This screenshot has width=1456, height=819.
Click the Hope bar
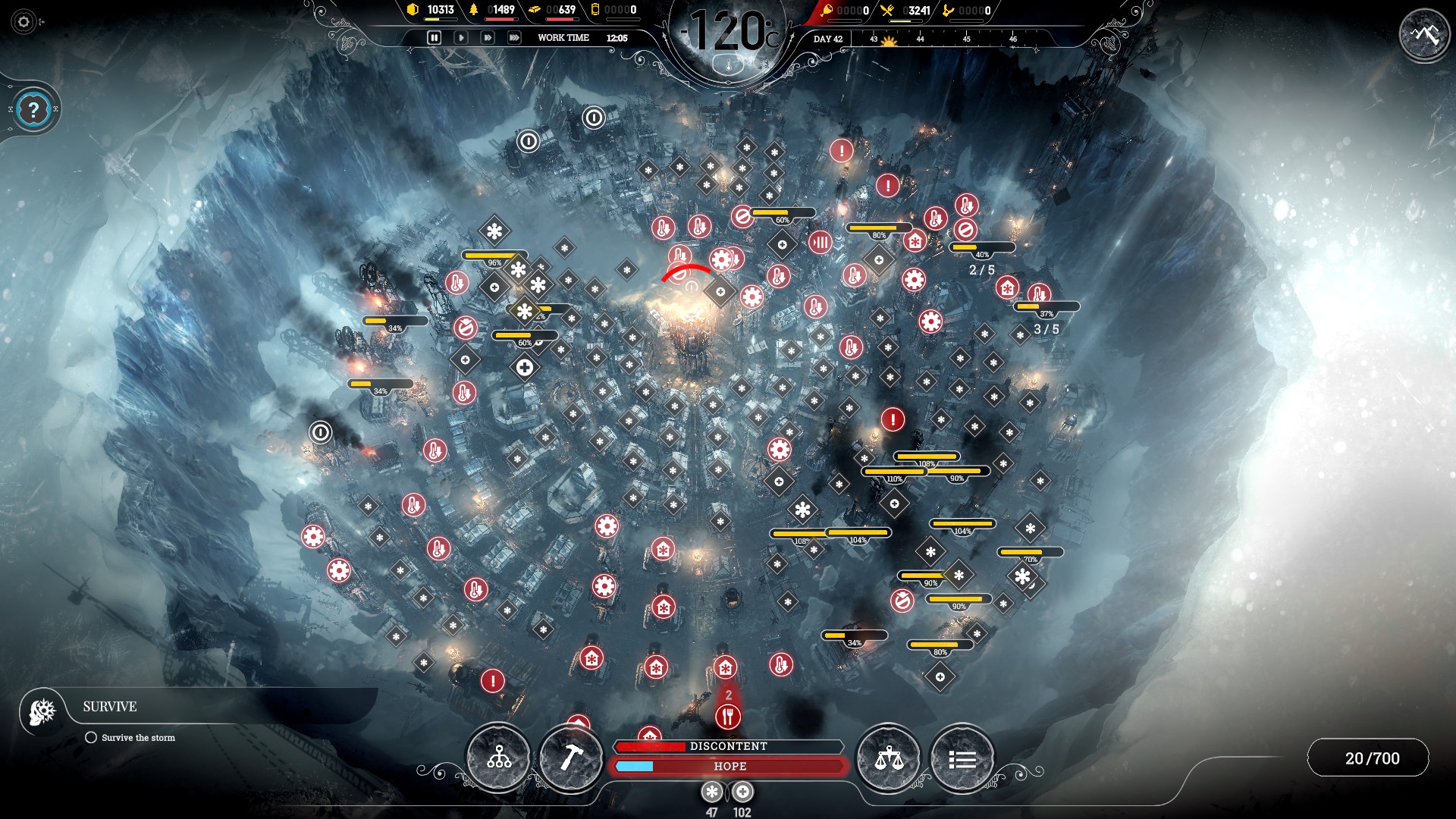[x=728, y=767]
